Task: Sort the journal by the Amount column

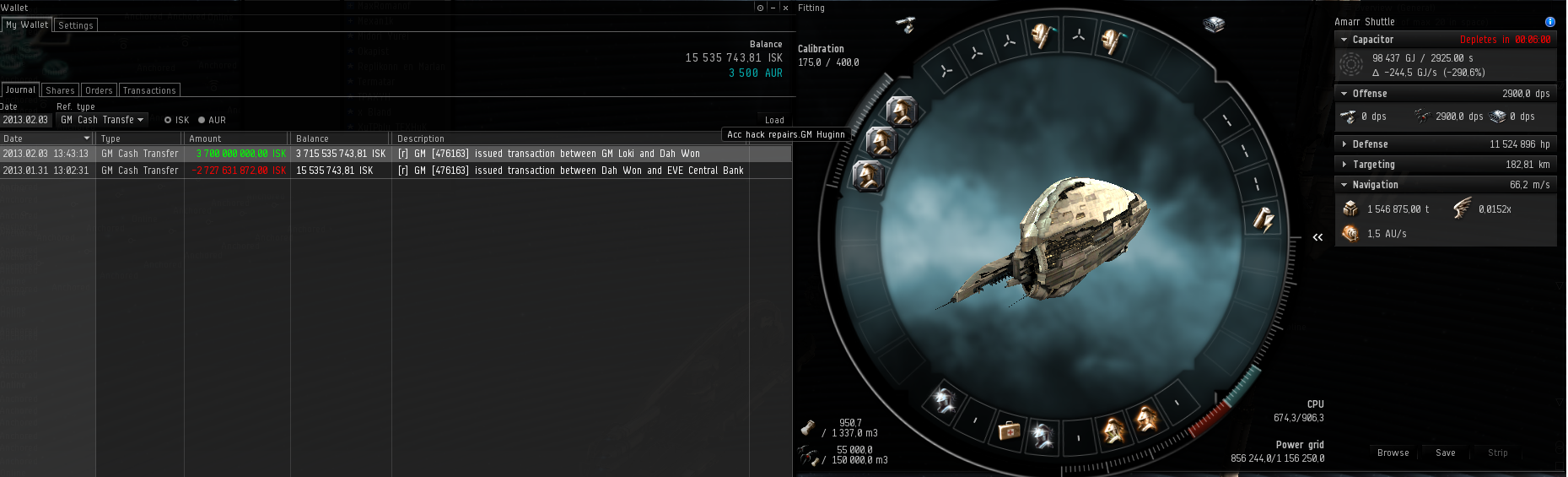Action: (236, 138)
